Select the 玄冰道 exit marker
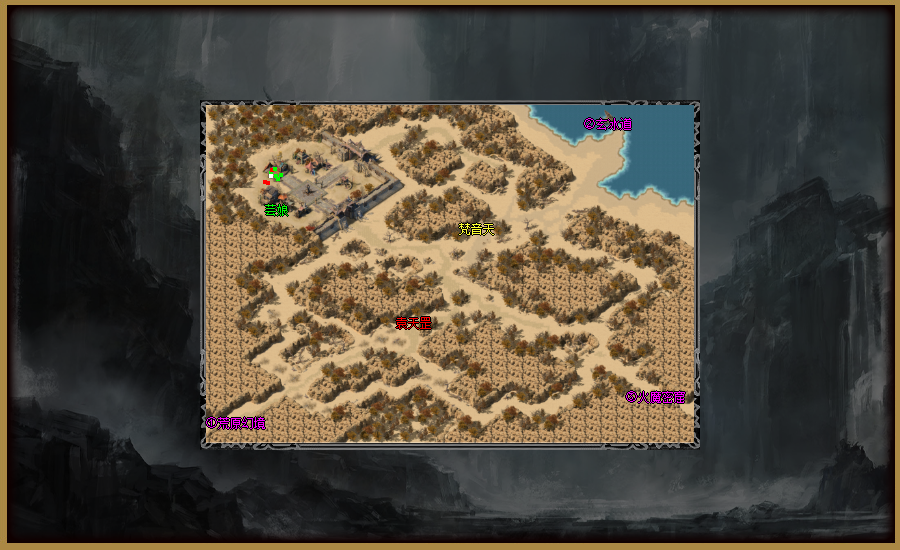The image size is (900, 550). tap(607, 124)
